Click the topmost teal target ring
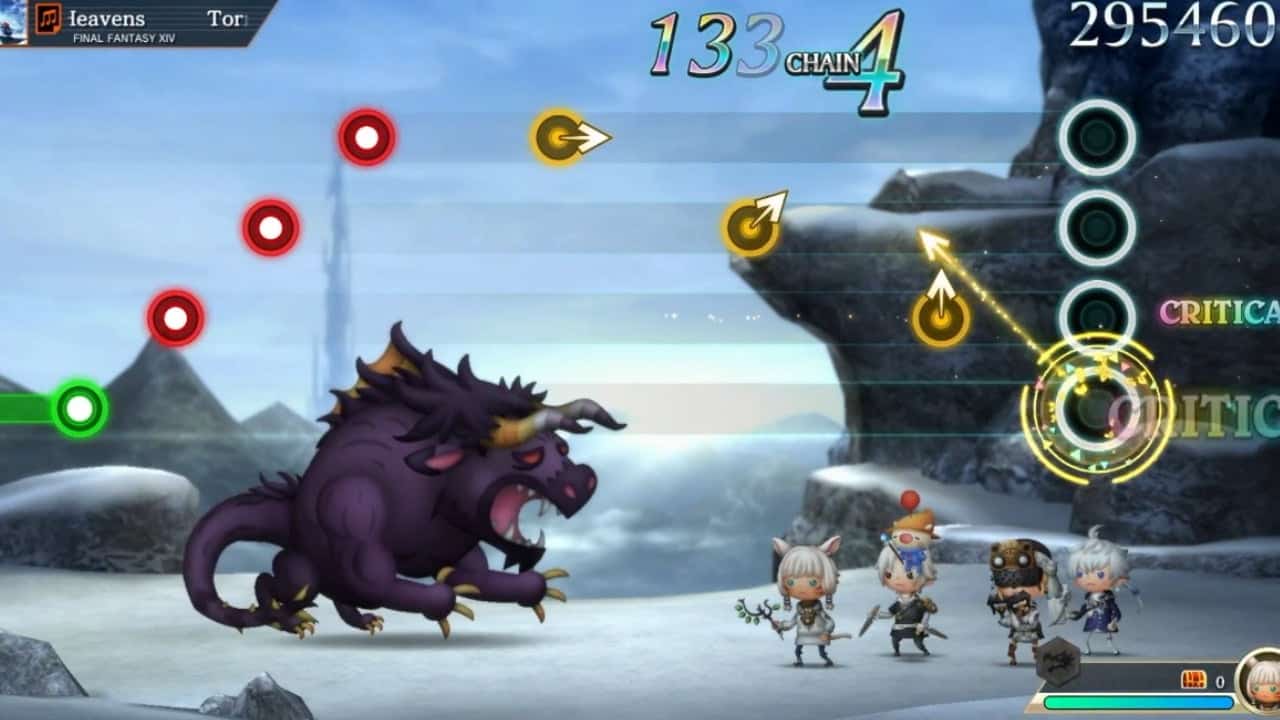 pyautogui.click(x=1096, y=139)
